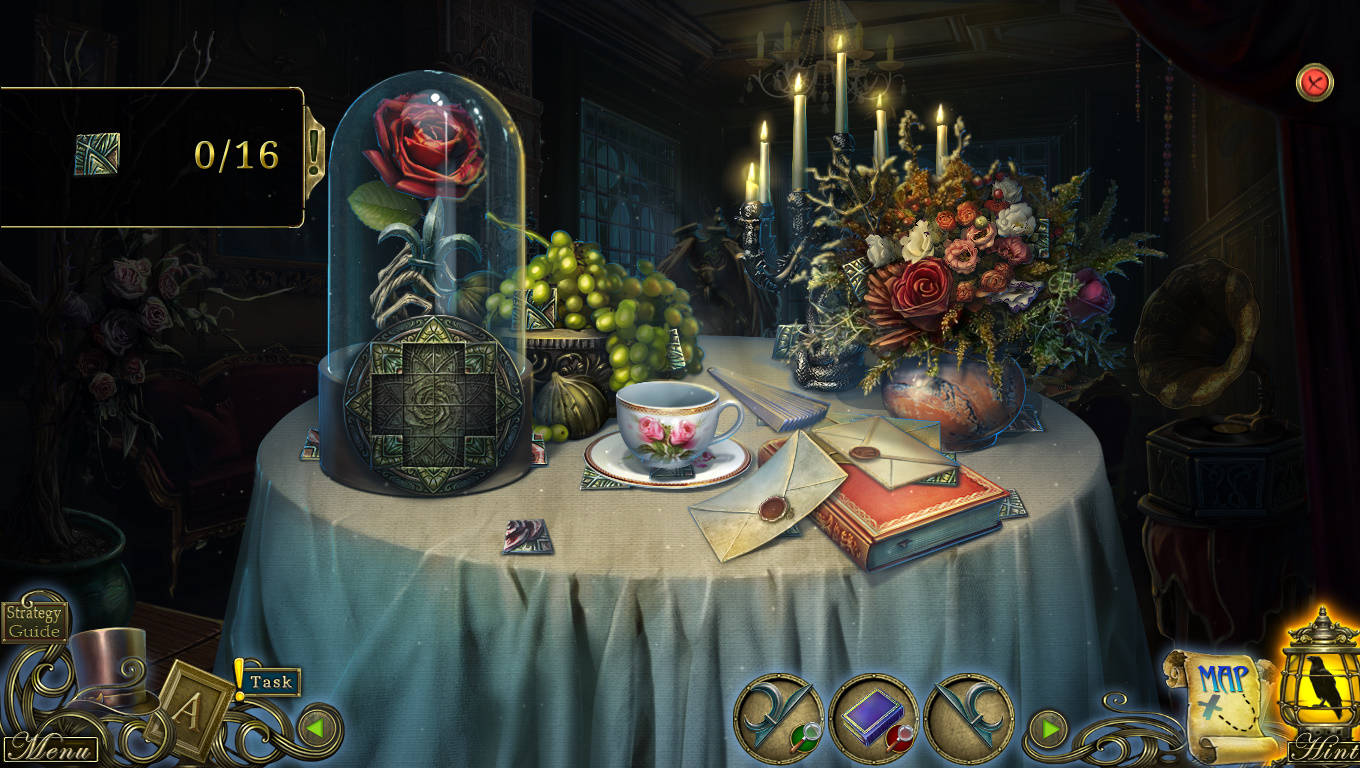Close the puzzle with red X
1360x768 pixels.
point(1315,82)
